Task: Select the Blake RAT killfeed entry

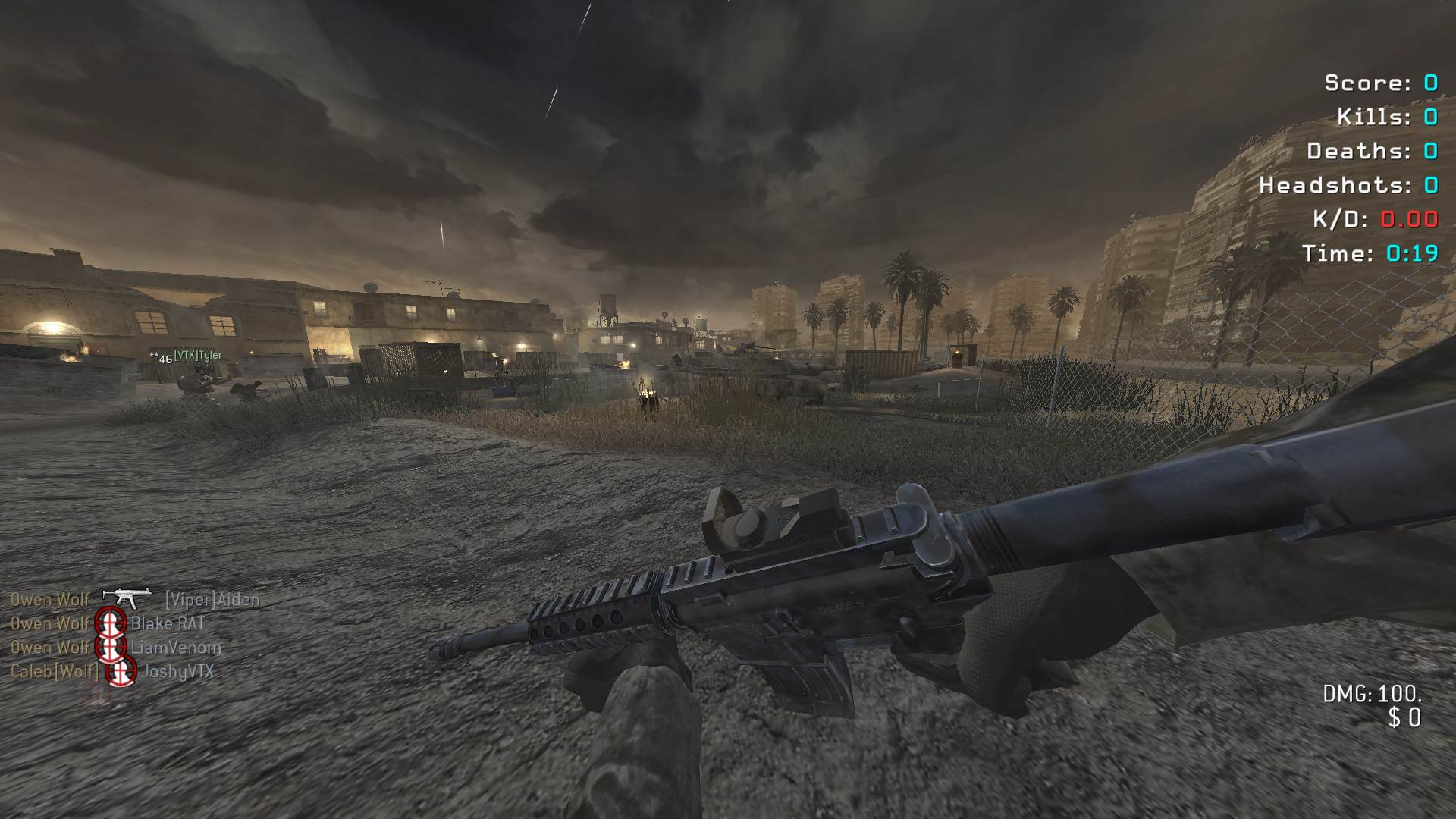Action: pyautogui.click(x=168, y=624)
